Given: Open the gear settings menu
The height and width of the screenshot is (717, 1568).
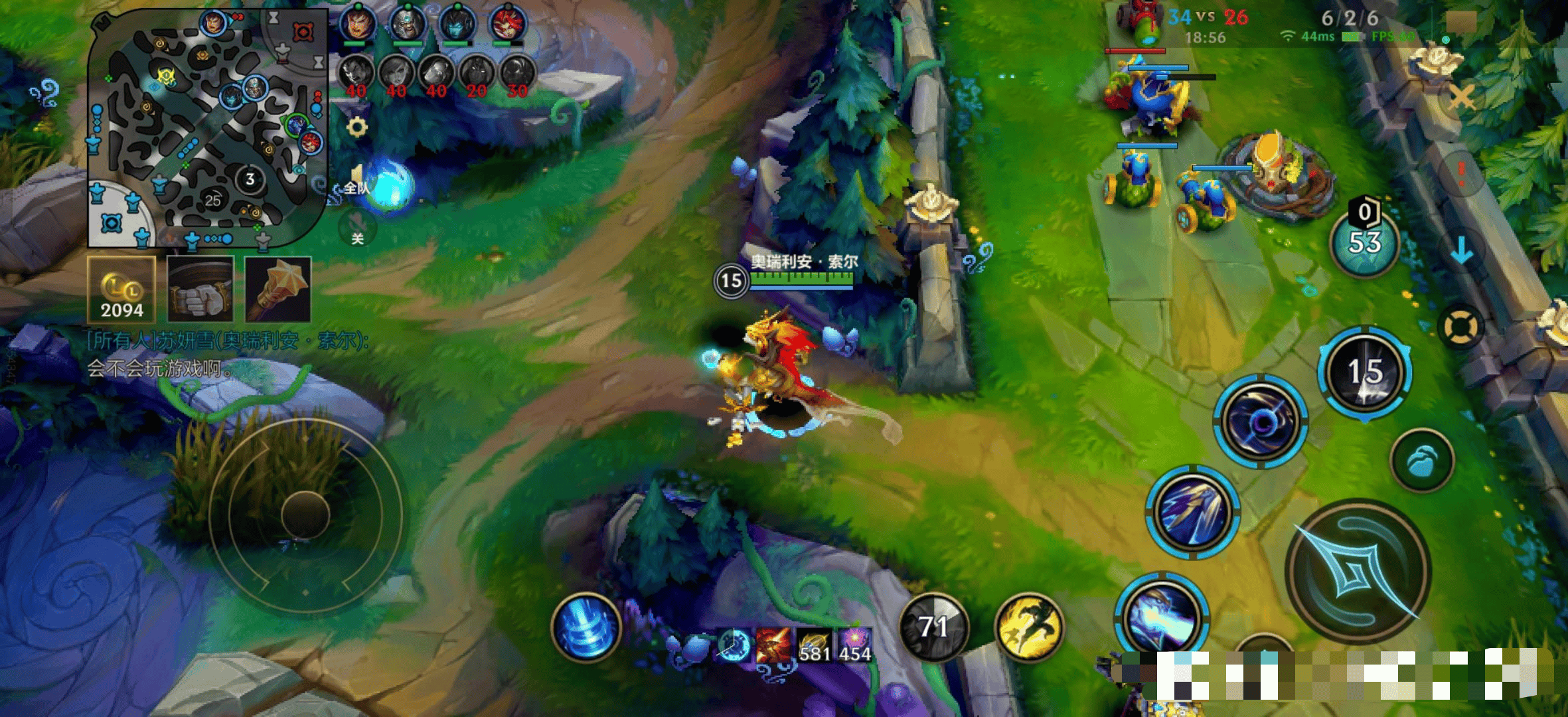Looking at the screenshot, I should (357, 127).
